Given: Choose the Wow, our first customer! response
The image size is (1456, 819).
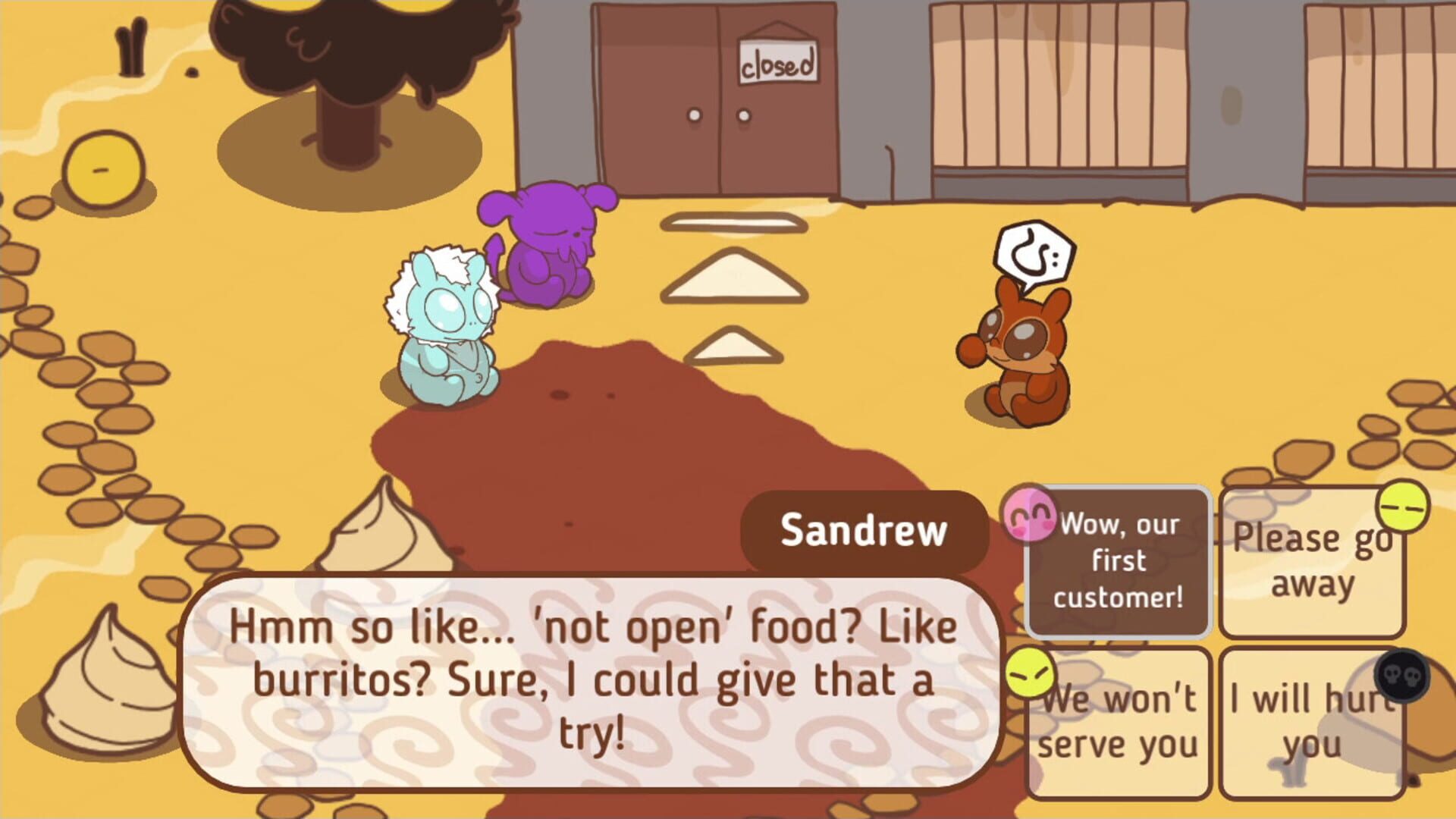Looking at the screenshot, I should coord(1120,561).
